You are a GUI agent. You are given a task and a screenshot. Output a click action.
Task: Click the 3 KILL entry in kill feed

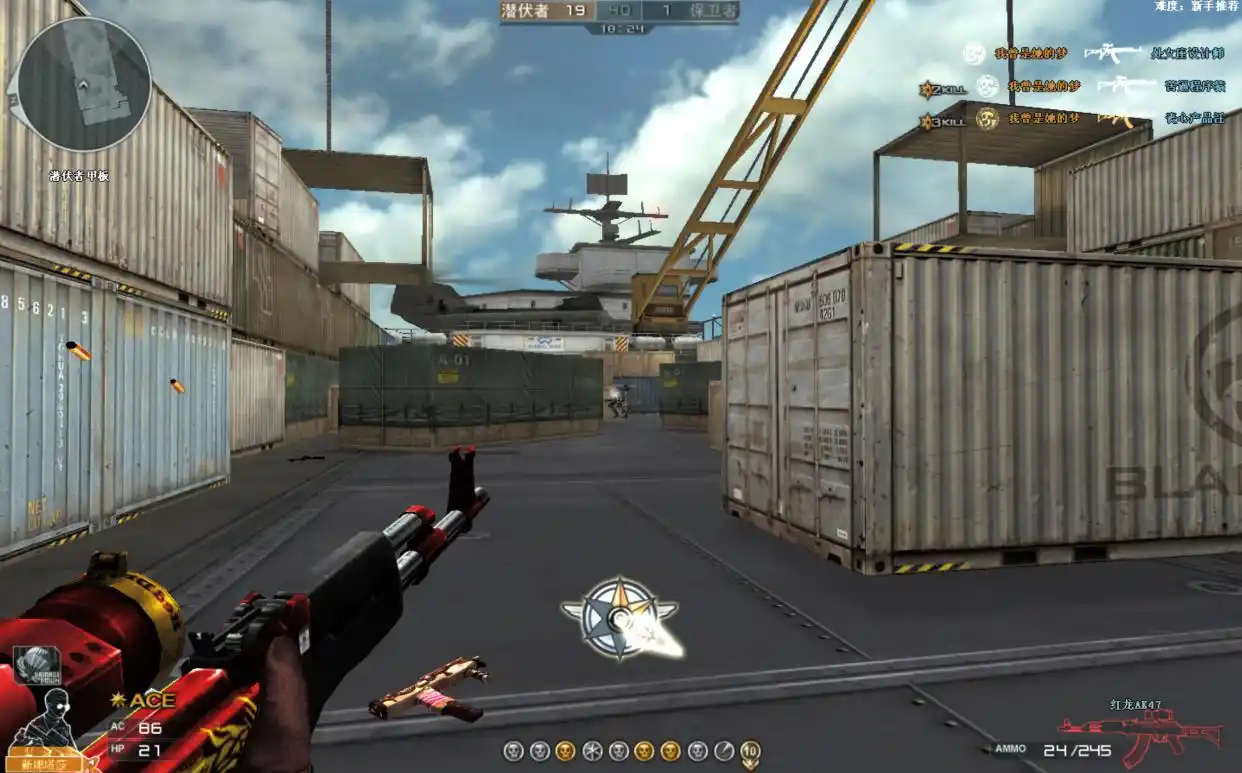[943, 121]
